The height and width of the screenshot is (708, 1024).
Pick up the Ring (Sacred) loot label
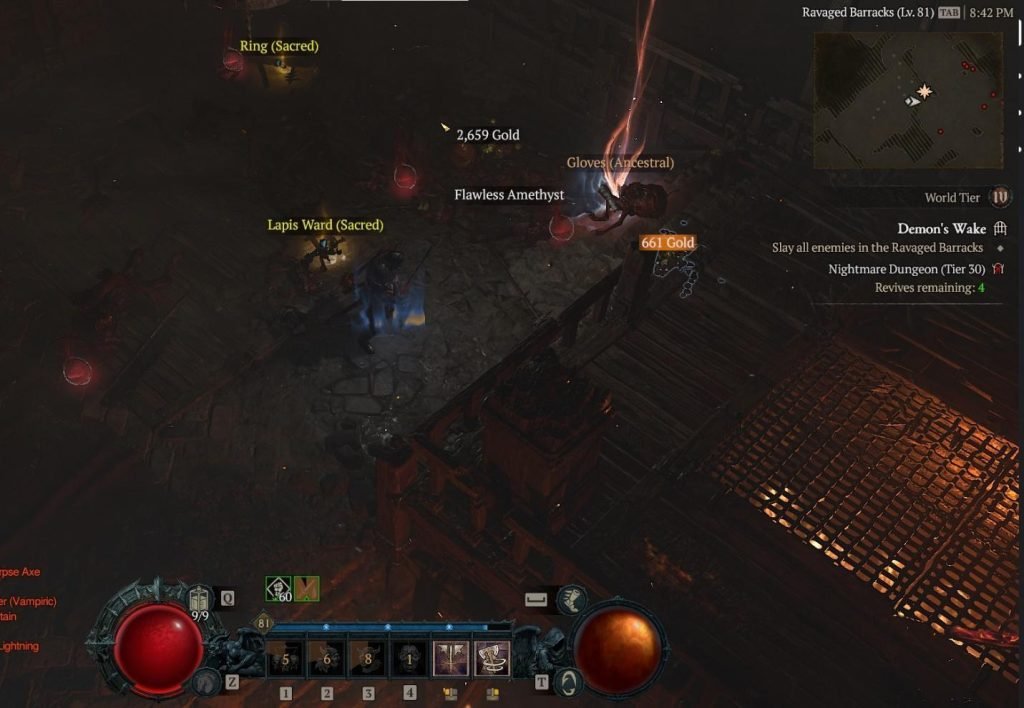279,46
